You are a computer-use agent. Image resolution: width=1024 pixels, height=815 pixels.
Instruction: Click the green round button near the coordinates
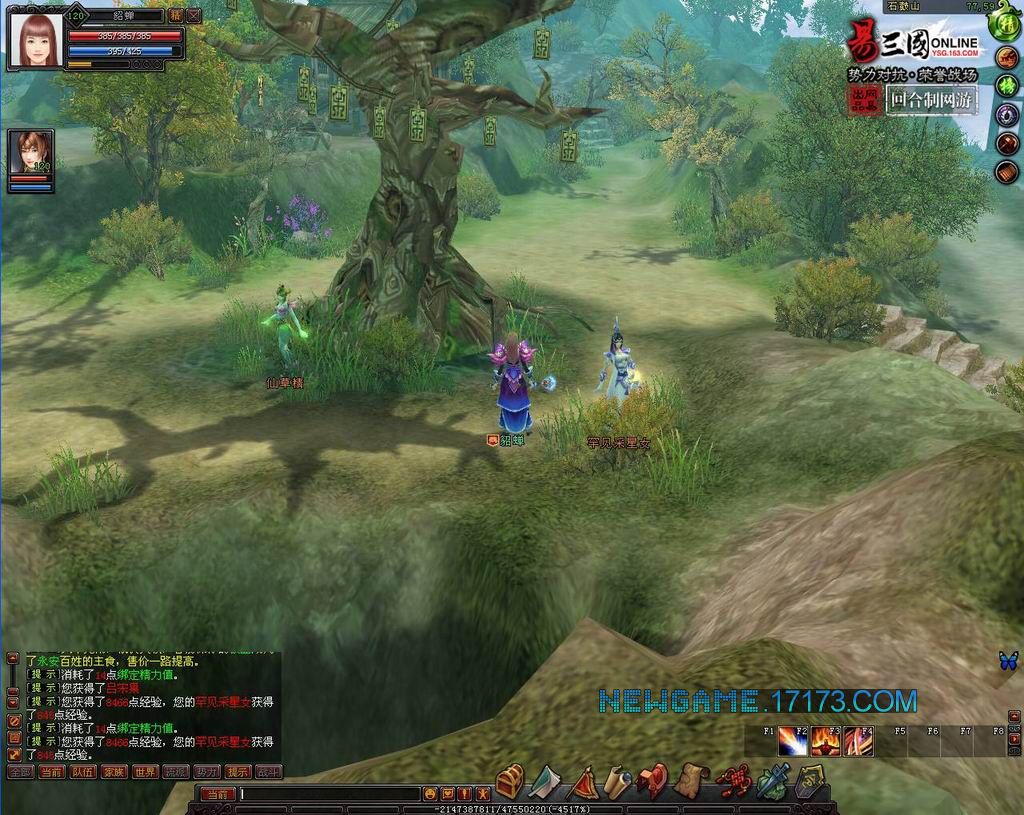1005,27
